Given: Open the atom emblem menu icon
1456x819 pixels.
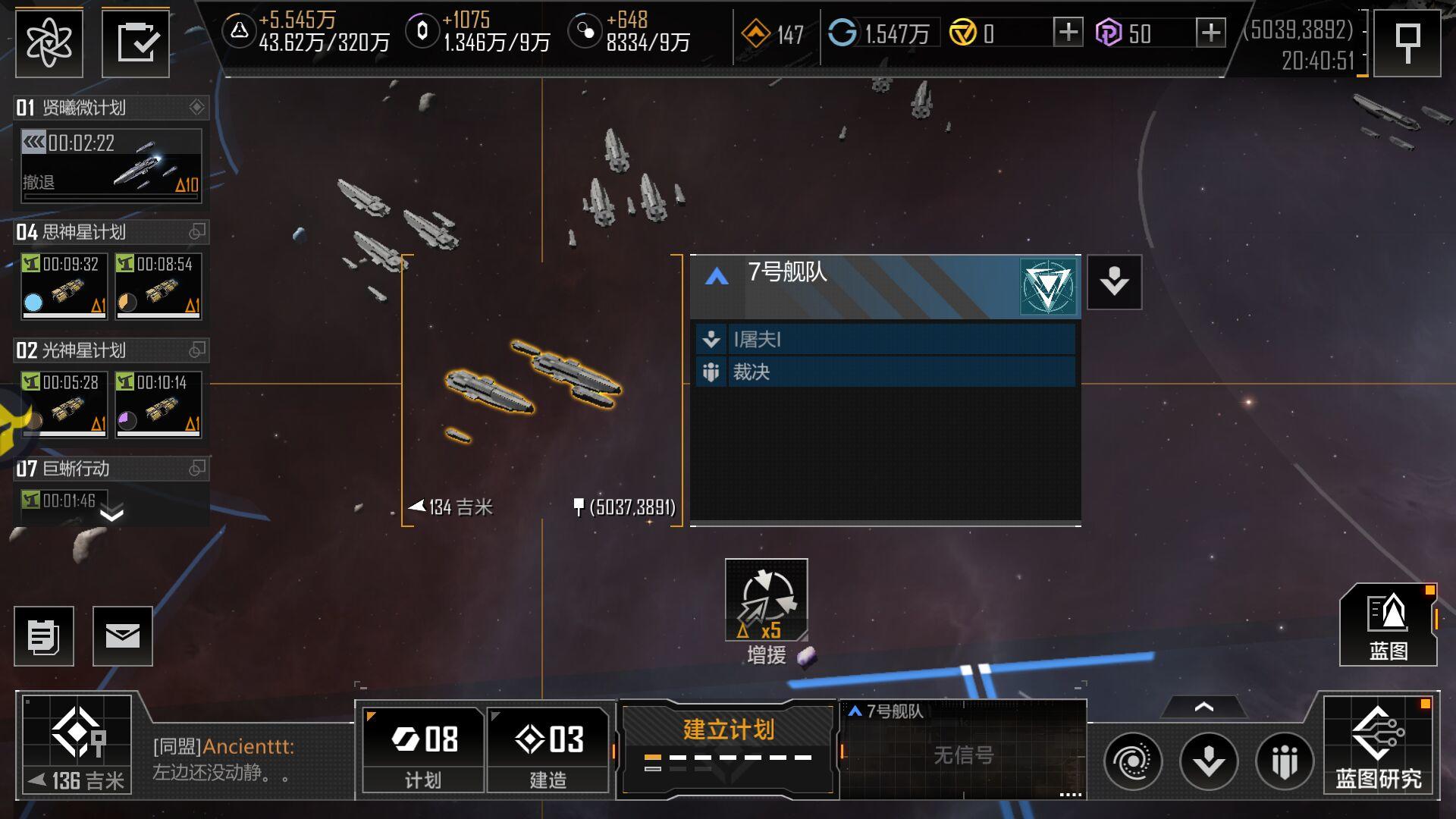Looking at the screenshot, I should pos(49,43).
